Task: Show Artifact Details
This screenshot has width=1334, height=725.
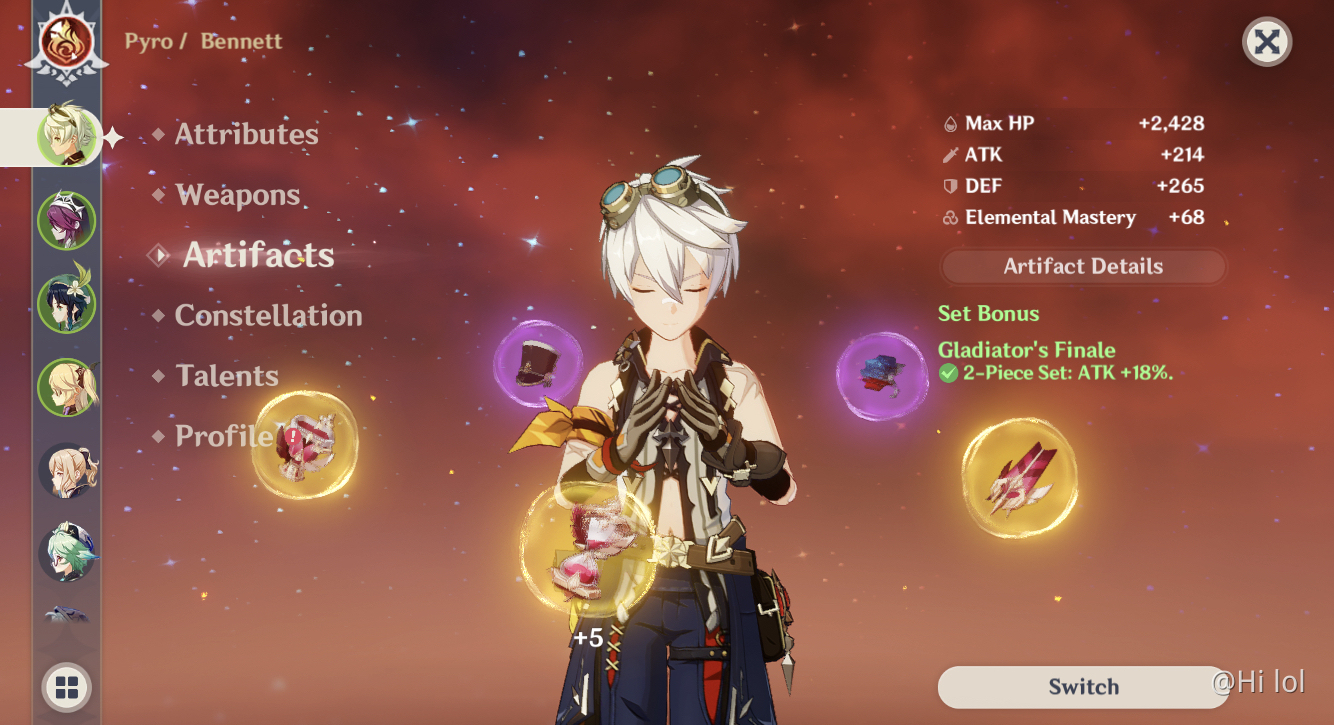Action: click(x=1083, y=267)
